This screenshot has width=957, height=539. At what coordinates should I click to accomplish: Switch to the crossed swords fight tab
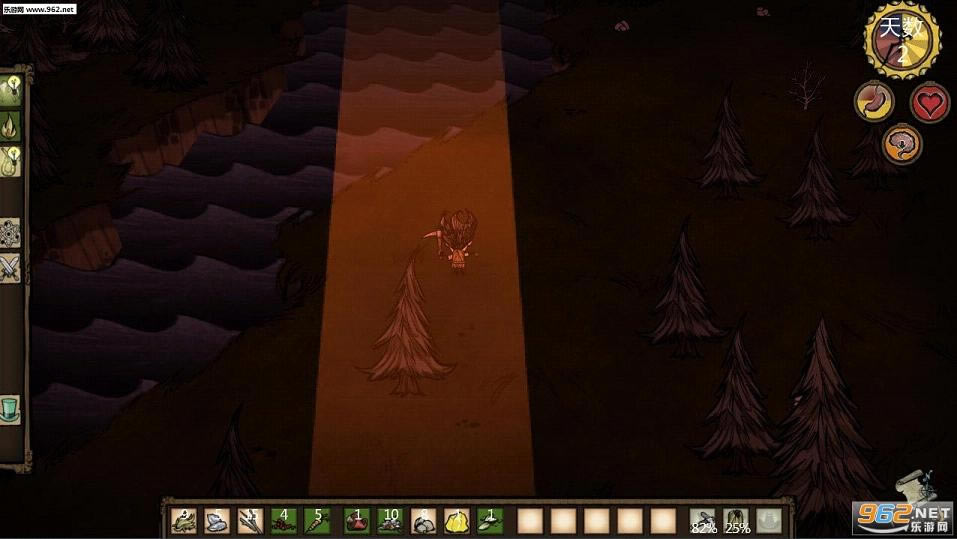(11, 267)
